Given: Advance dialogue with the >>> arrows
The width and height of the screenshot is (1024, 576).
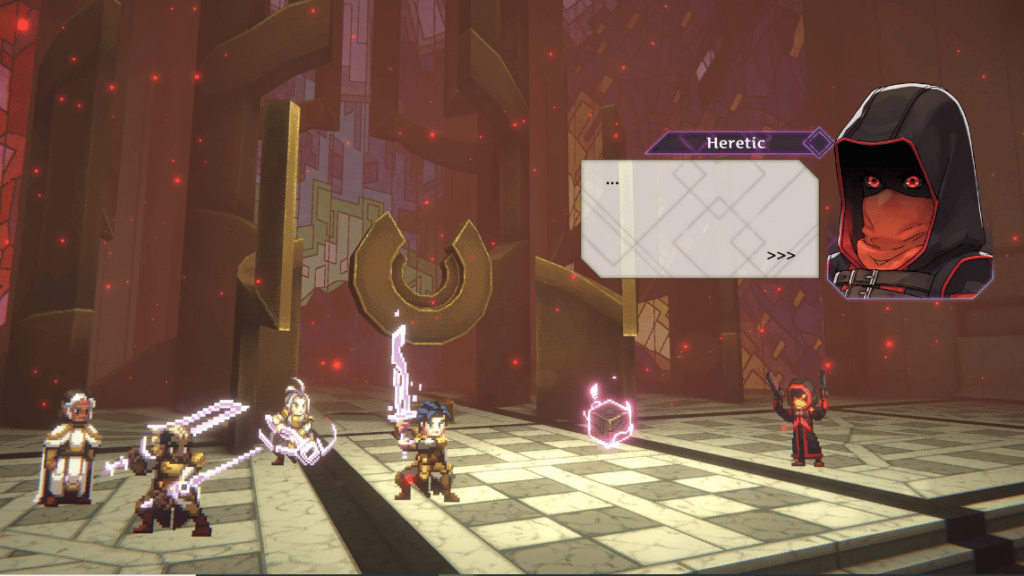Looking at the screenshot, I should tap(781, 256).
